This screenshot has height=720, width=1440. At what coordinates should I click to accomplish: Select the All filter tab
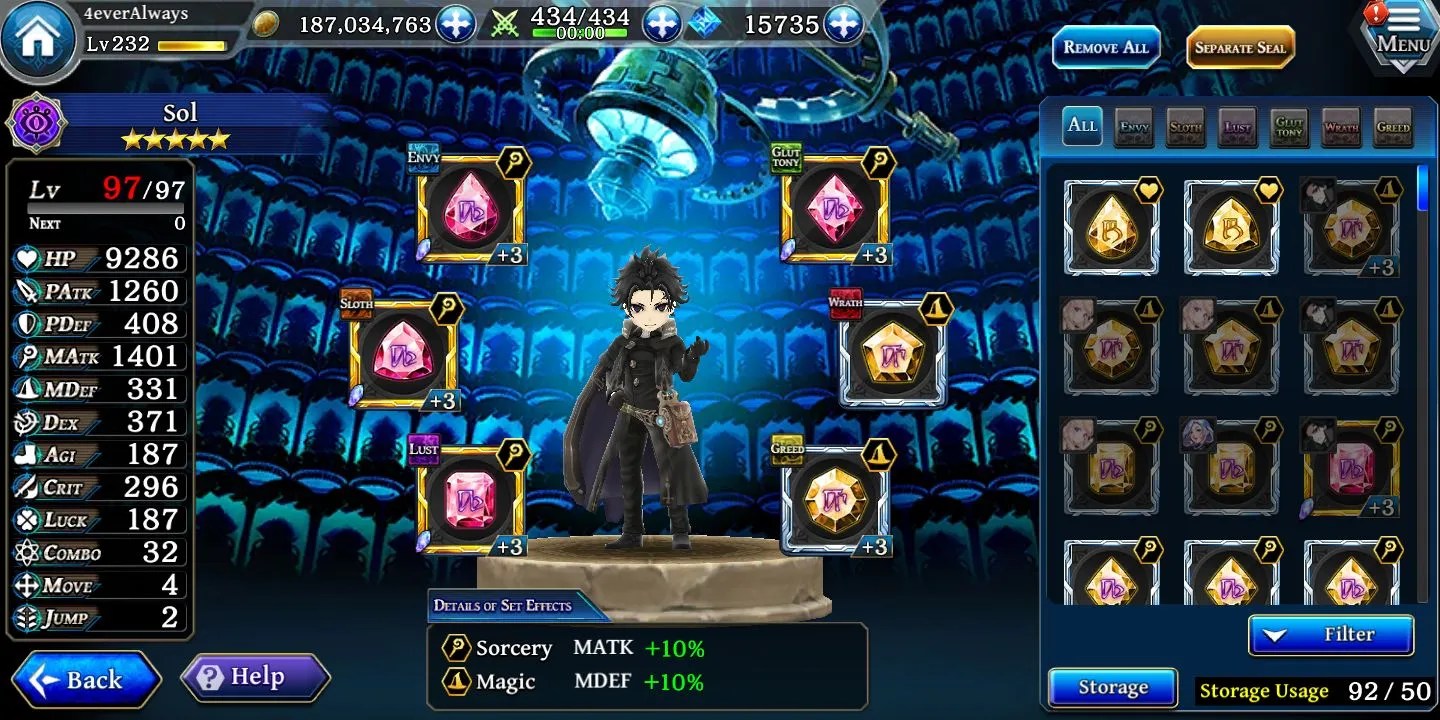(x=1082, y=126)
